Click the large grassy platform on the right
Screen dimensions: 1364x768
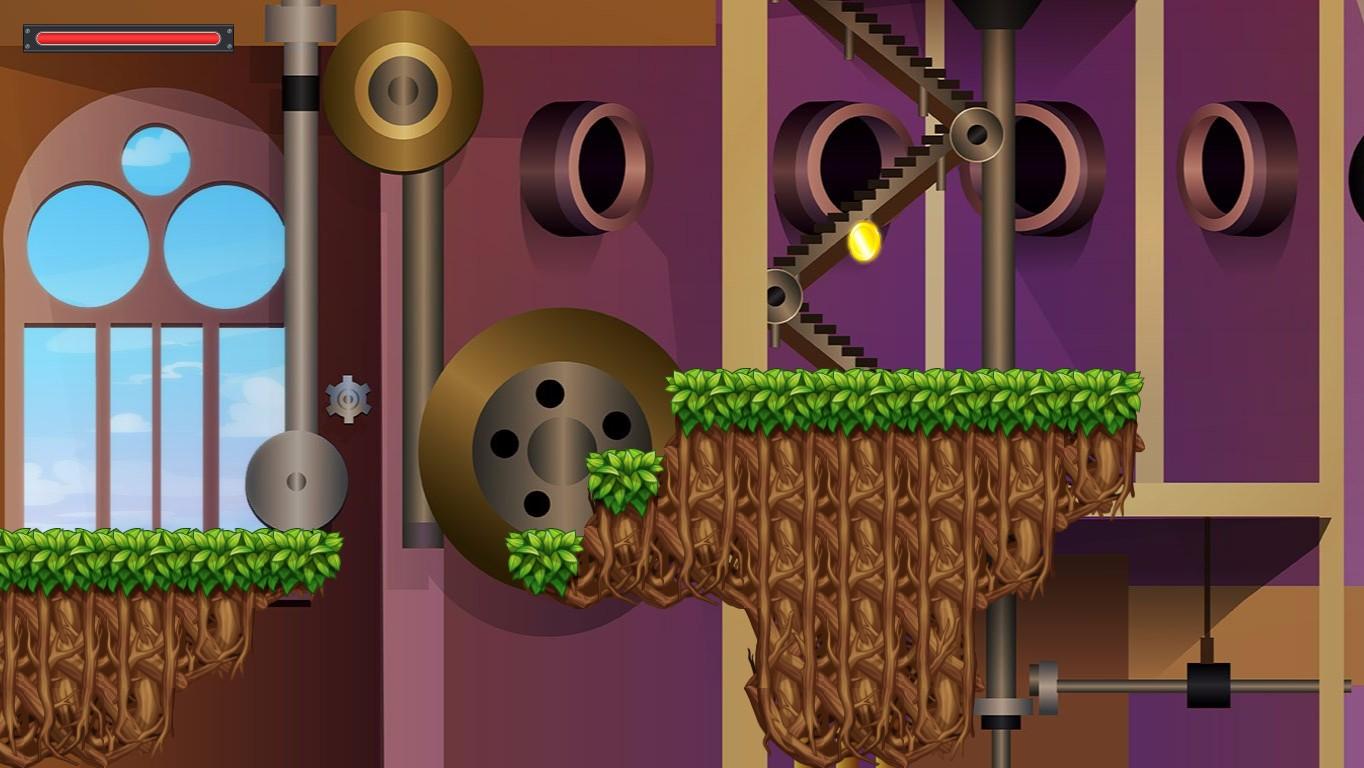pyautogui.click(x=900, y=395)
